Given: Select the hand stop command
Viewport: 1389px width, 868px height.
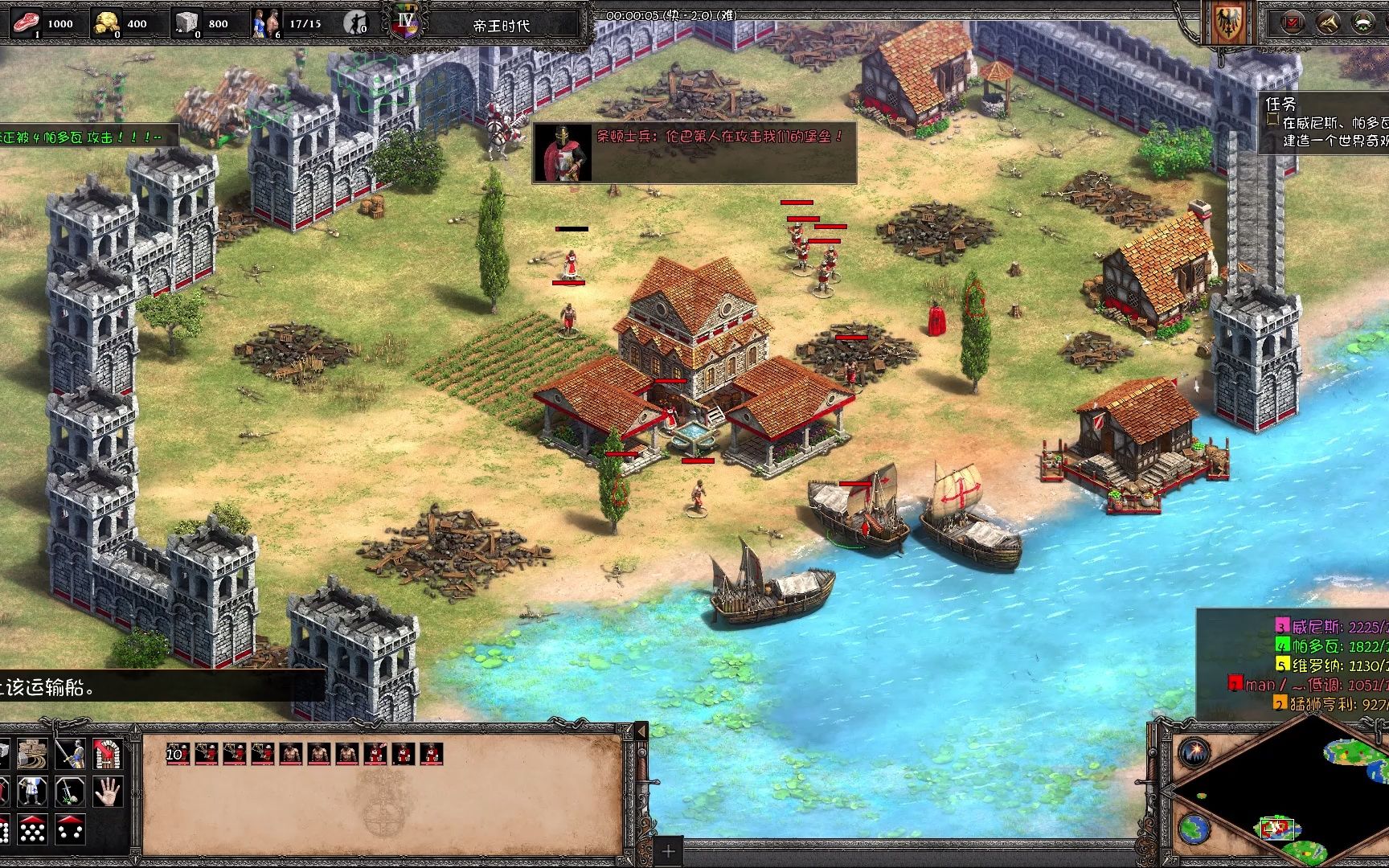Looking at the screenshot, I should tap(107, 792).
